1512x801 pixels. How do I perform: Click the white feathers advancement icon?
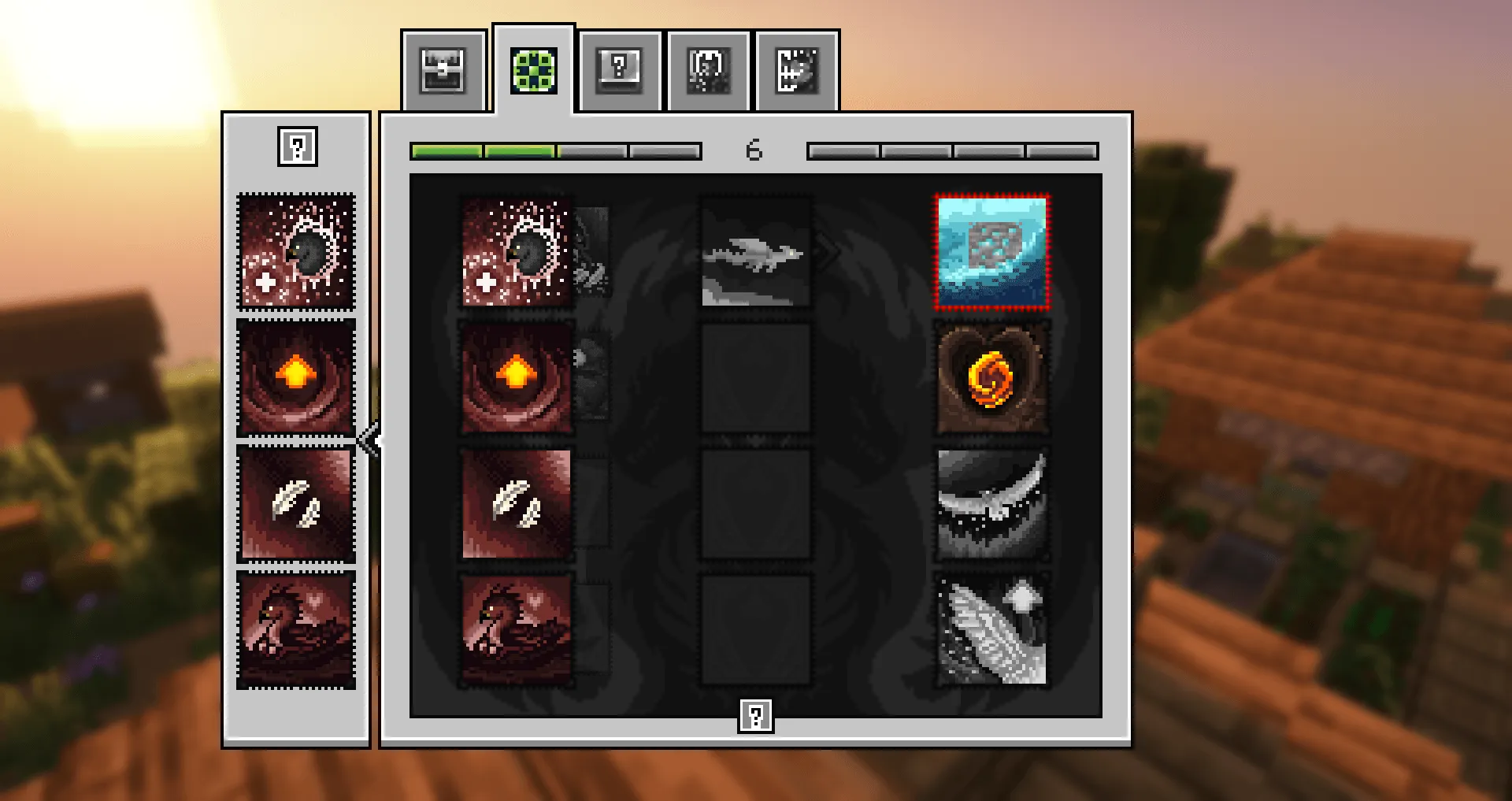point(516,504)
